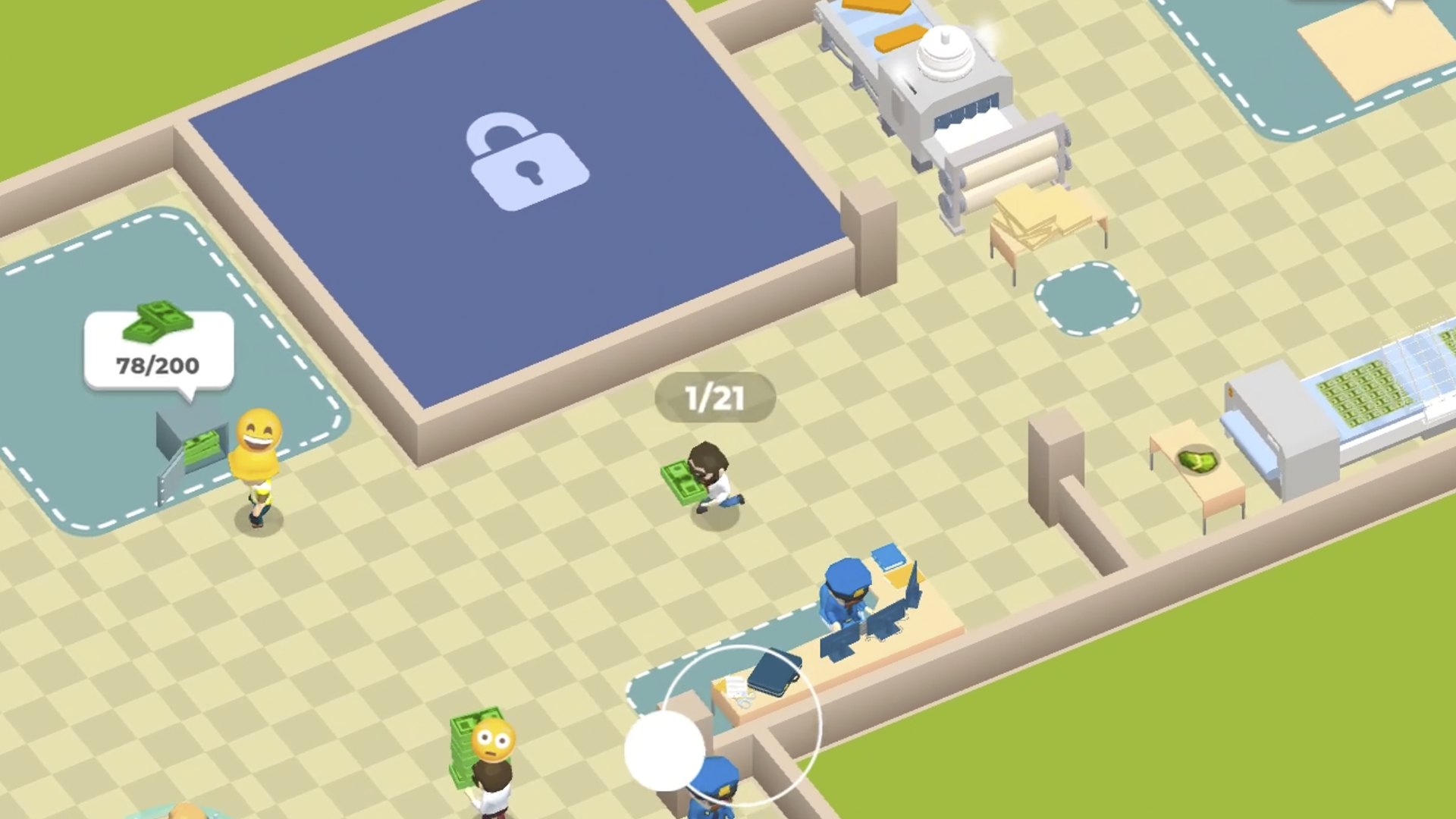Tap the open cash safe near the counter

point(192,447)
